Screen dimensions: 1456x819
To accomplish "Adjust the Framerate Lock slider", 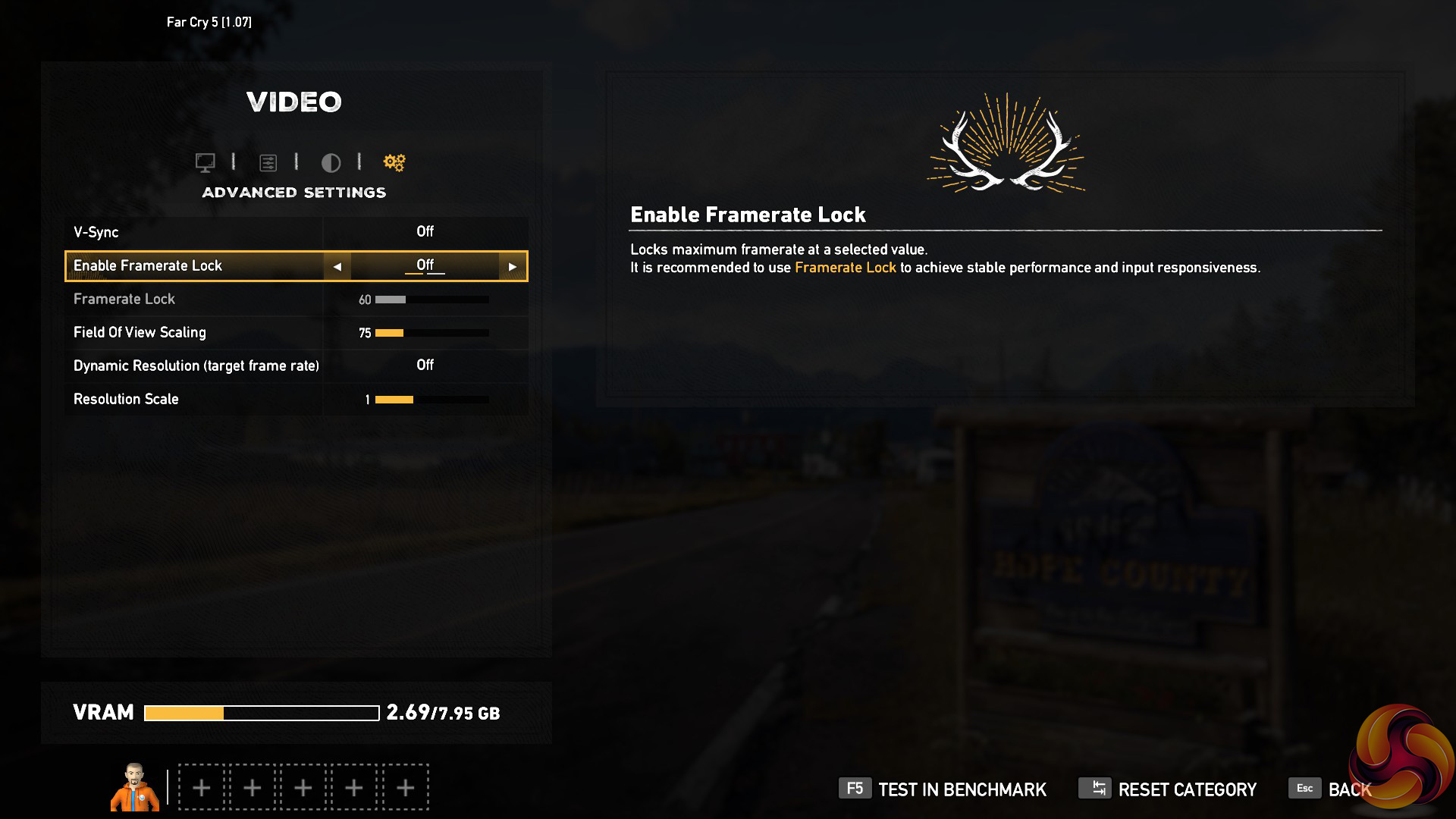I will [x=431, y=300].
